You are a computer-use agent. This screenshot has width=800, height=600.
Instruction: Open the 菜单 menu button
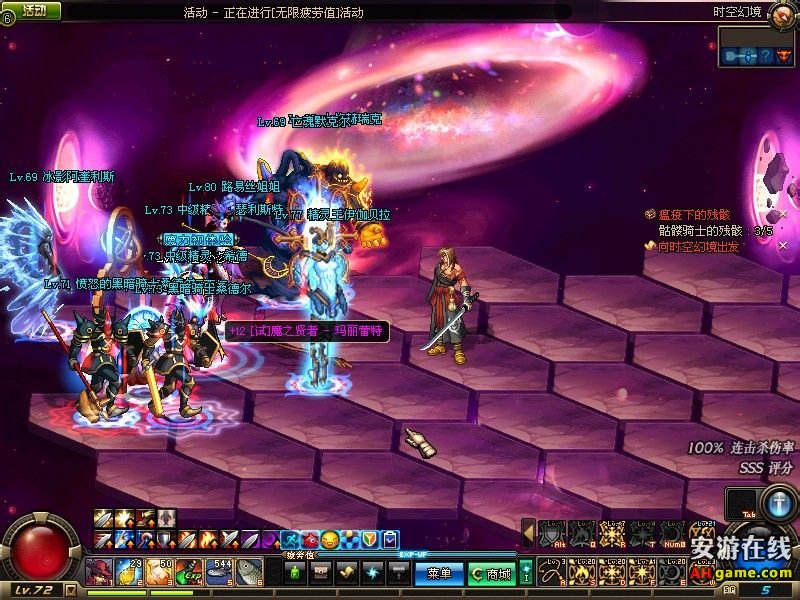[x=439, y=574]
